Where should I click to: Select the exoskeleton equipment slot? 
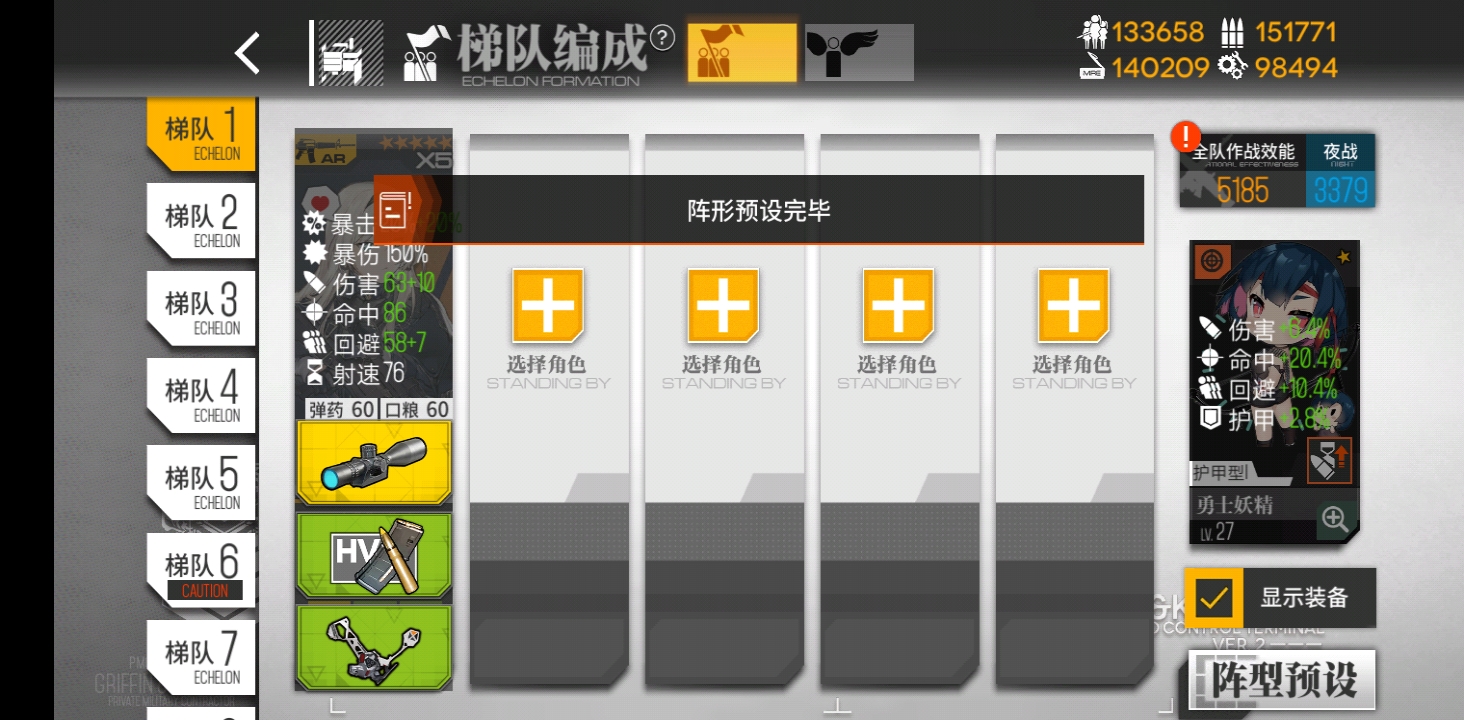click(373, 648)
